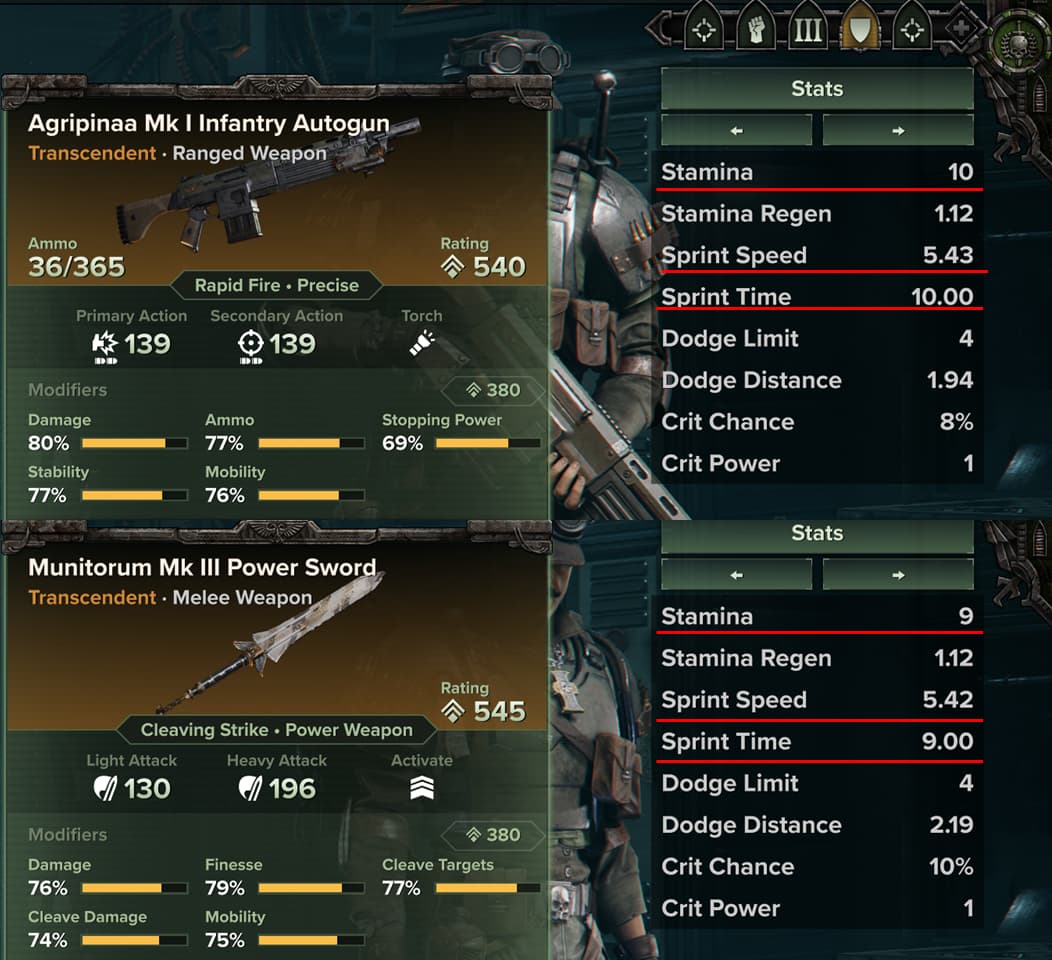Show previous page in Stamina 9 stats panel

736,575
